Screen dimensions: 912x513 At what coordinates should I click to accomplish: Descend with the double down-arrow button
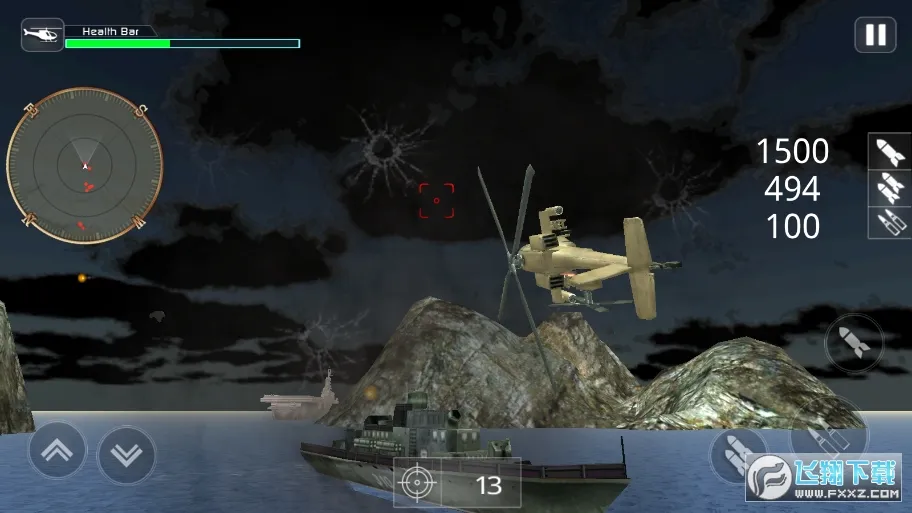coord(127,455)
